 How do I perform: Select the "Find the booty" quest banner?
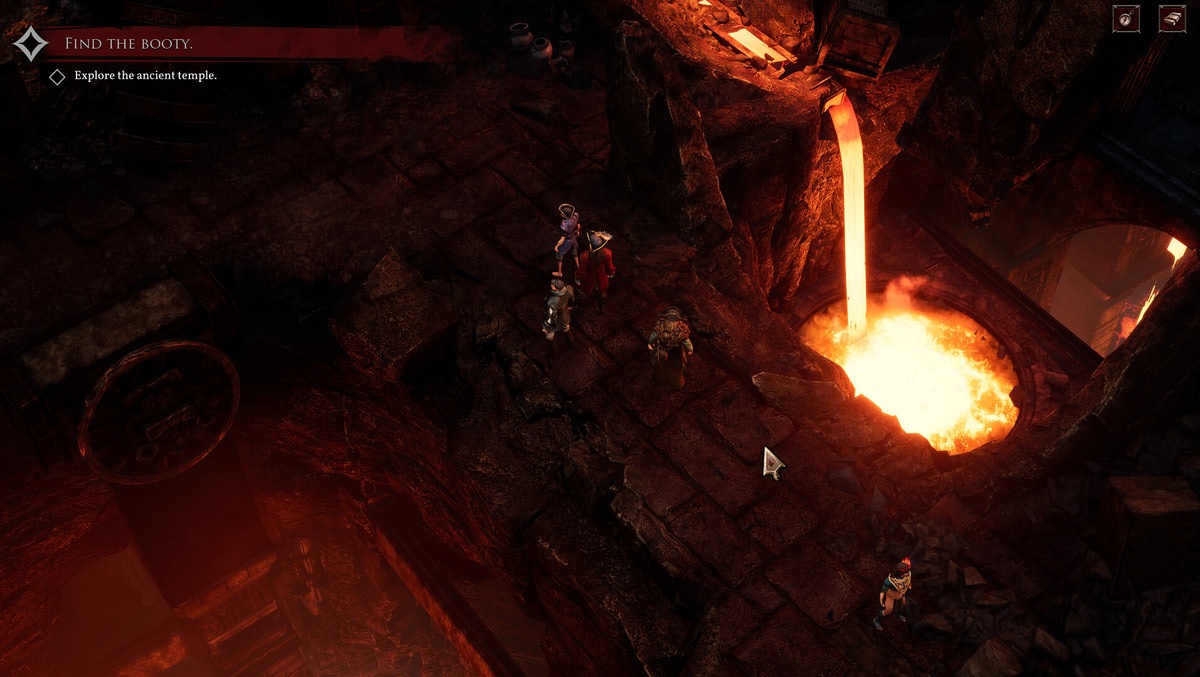point(130,44)
